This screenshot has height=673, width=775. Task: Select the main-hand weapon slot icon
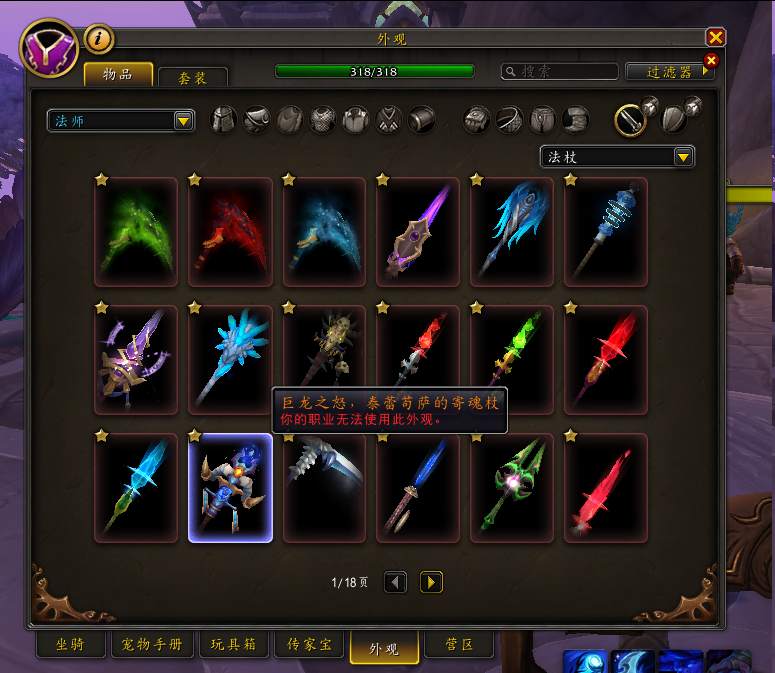[x=631, y=120]
